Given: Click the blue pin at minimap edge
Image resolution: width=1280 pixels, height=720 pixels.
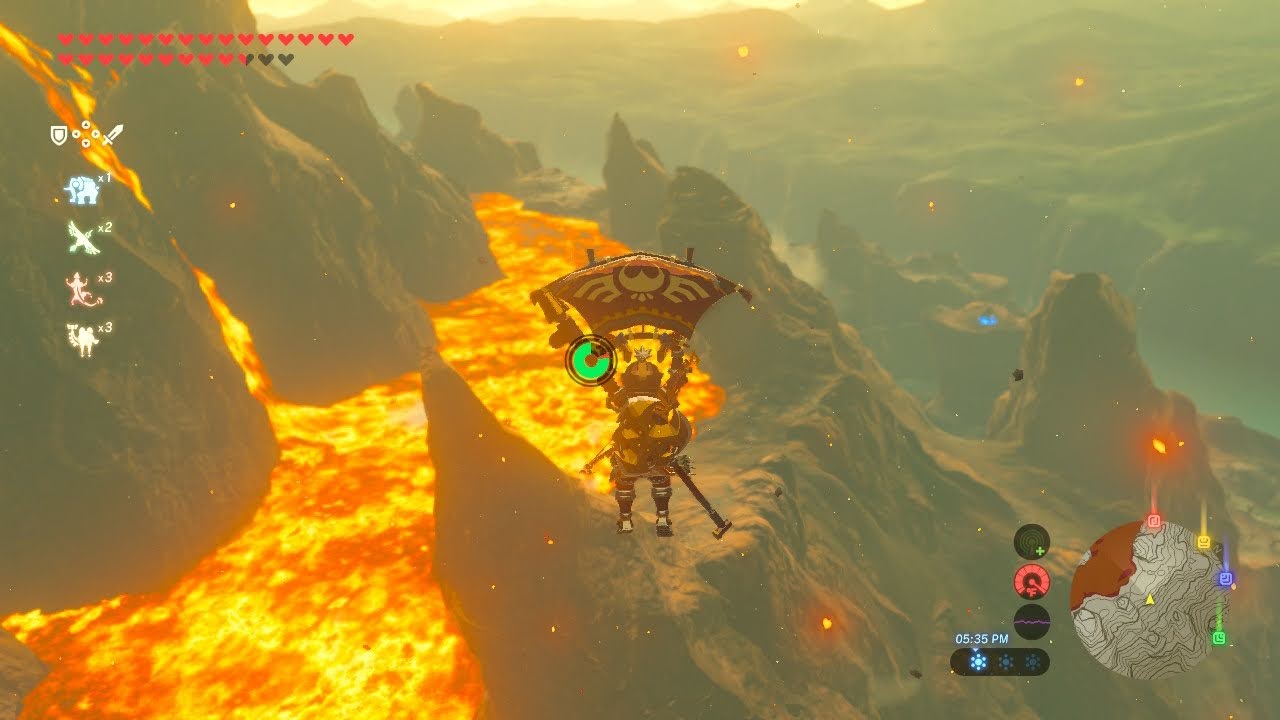Looking at the screenshot, I should 1226,578.
